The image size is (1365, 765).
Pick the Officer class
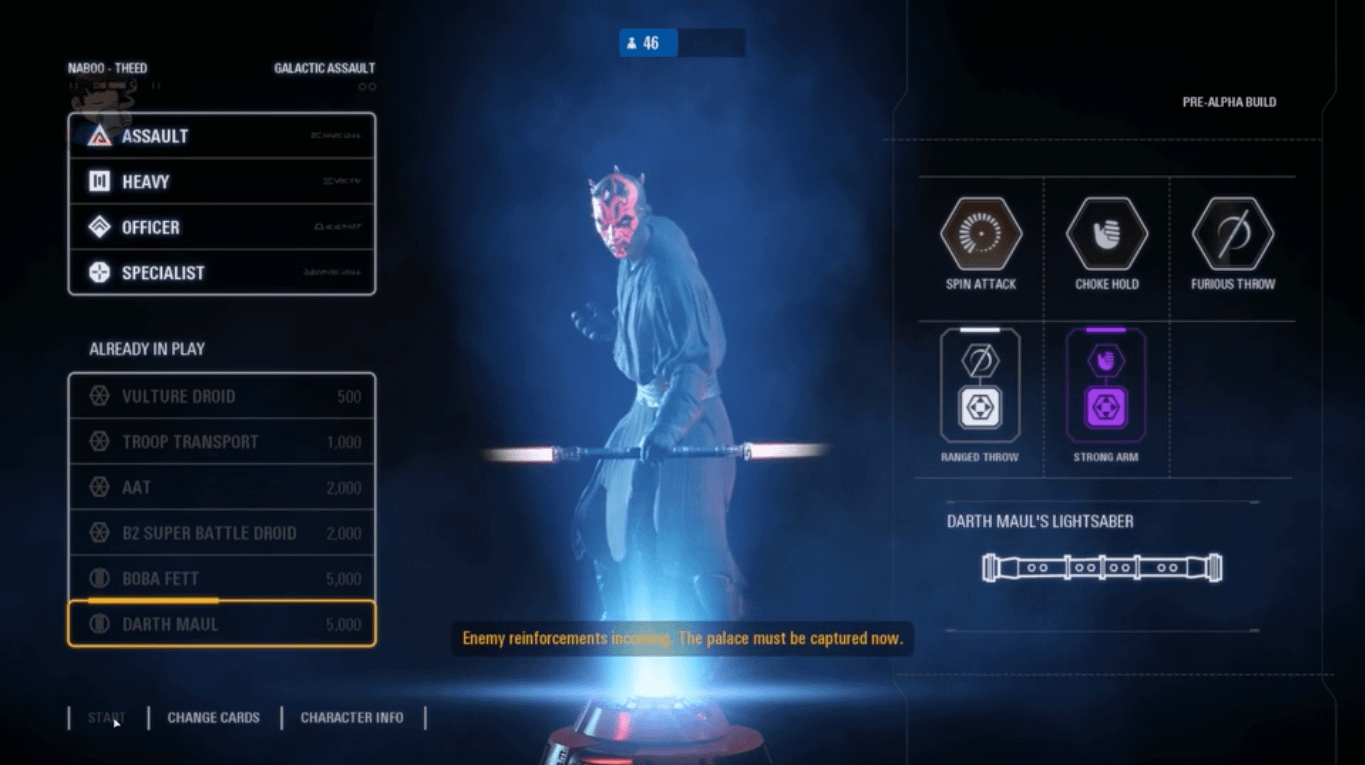point(221,228)
